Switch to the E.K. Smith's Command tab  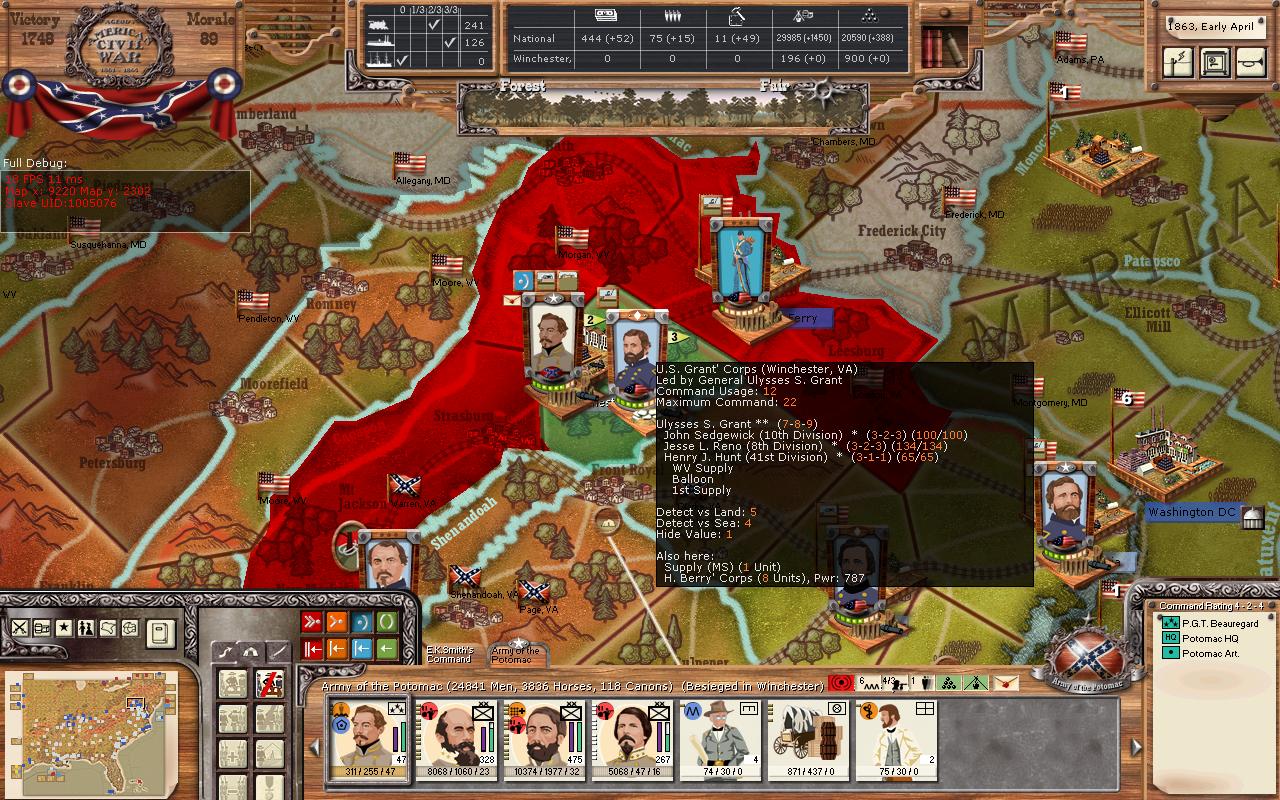point(449,655)
